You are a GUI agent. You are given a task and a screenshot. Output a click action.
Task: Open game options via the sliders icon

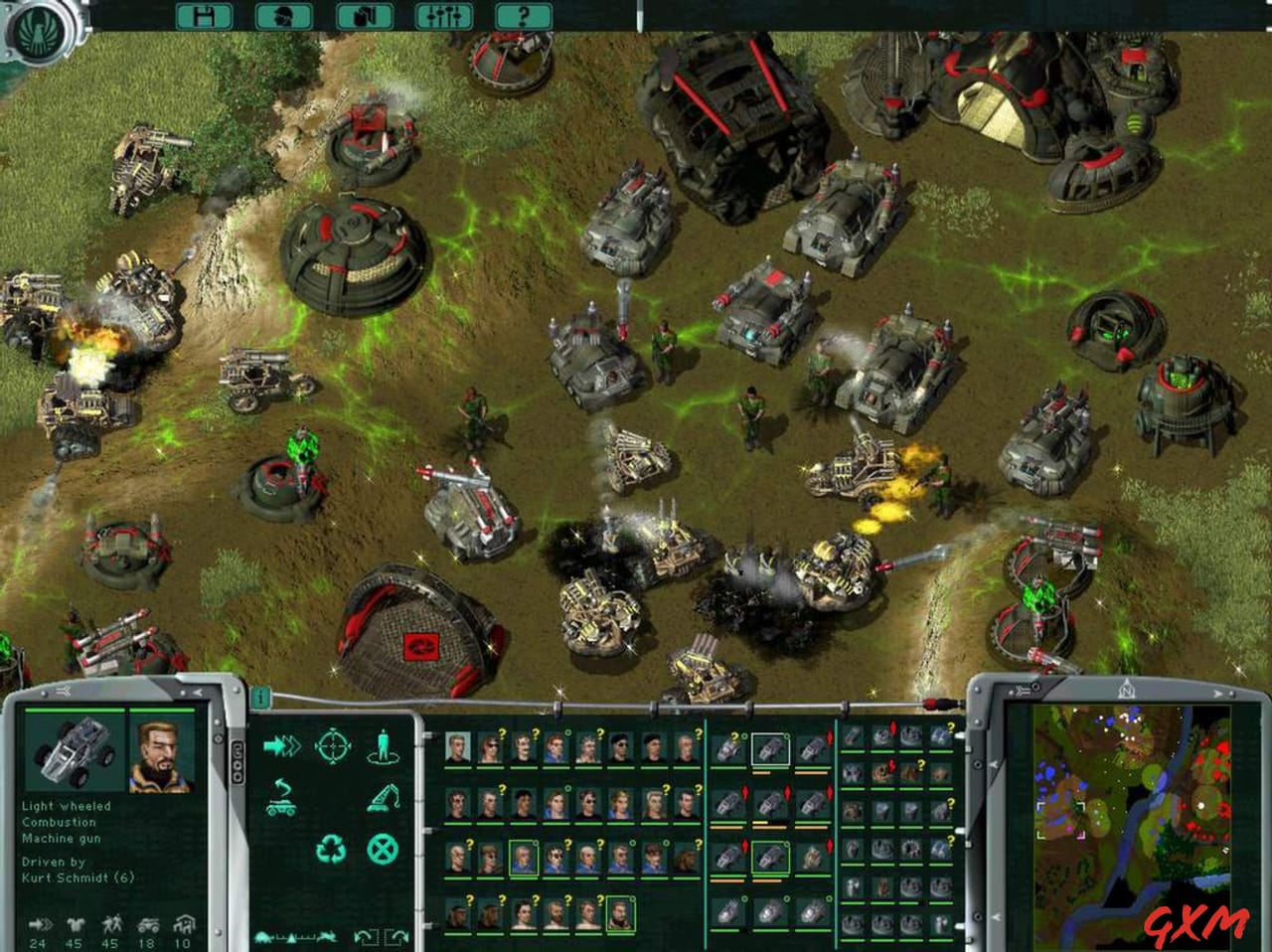click(443, 17)
